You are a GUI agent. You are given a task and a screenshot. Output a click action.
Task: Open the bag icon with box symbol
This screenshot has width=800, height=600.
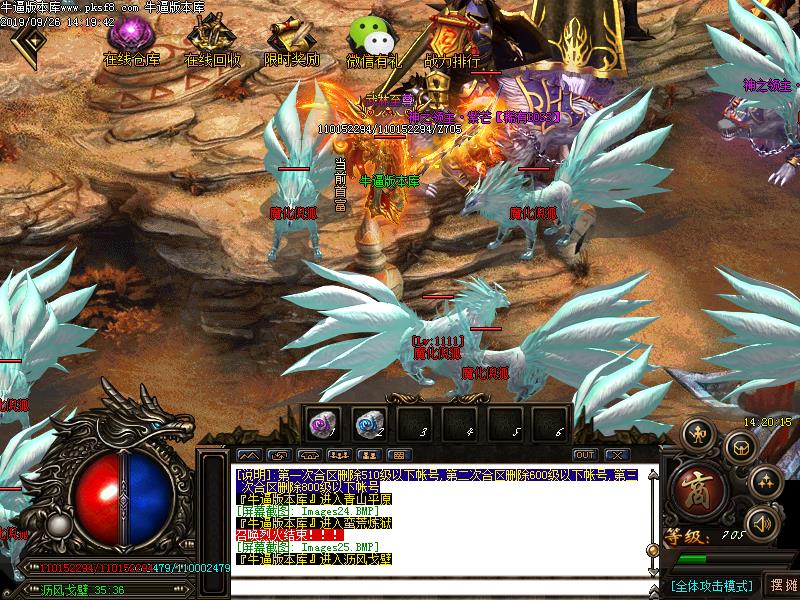742,446
